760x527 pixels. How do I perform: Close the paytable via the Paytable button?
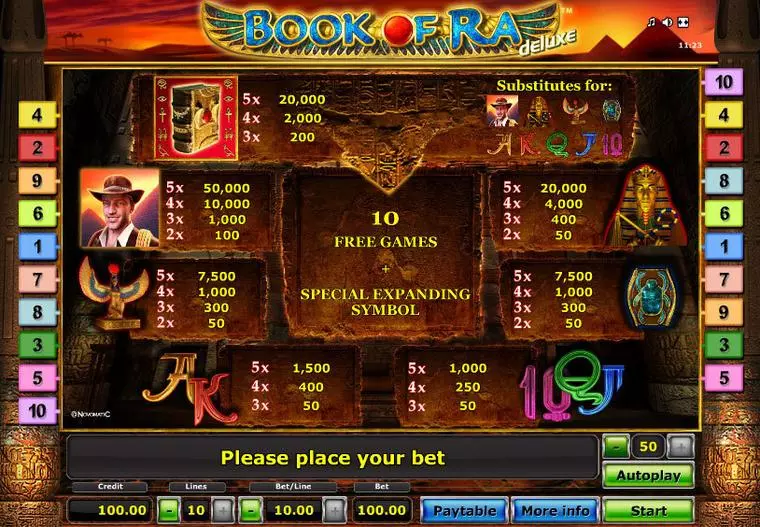(x=464, y=510)
